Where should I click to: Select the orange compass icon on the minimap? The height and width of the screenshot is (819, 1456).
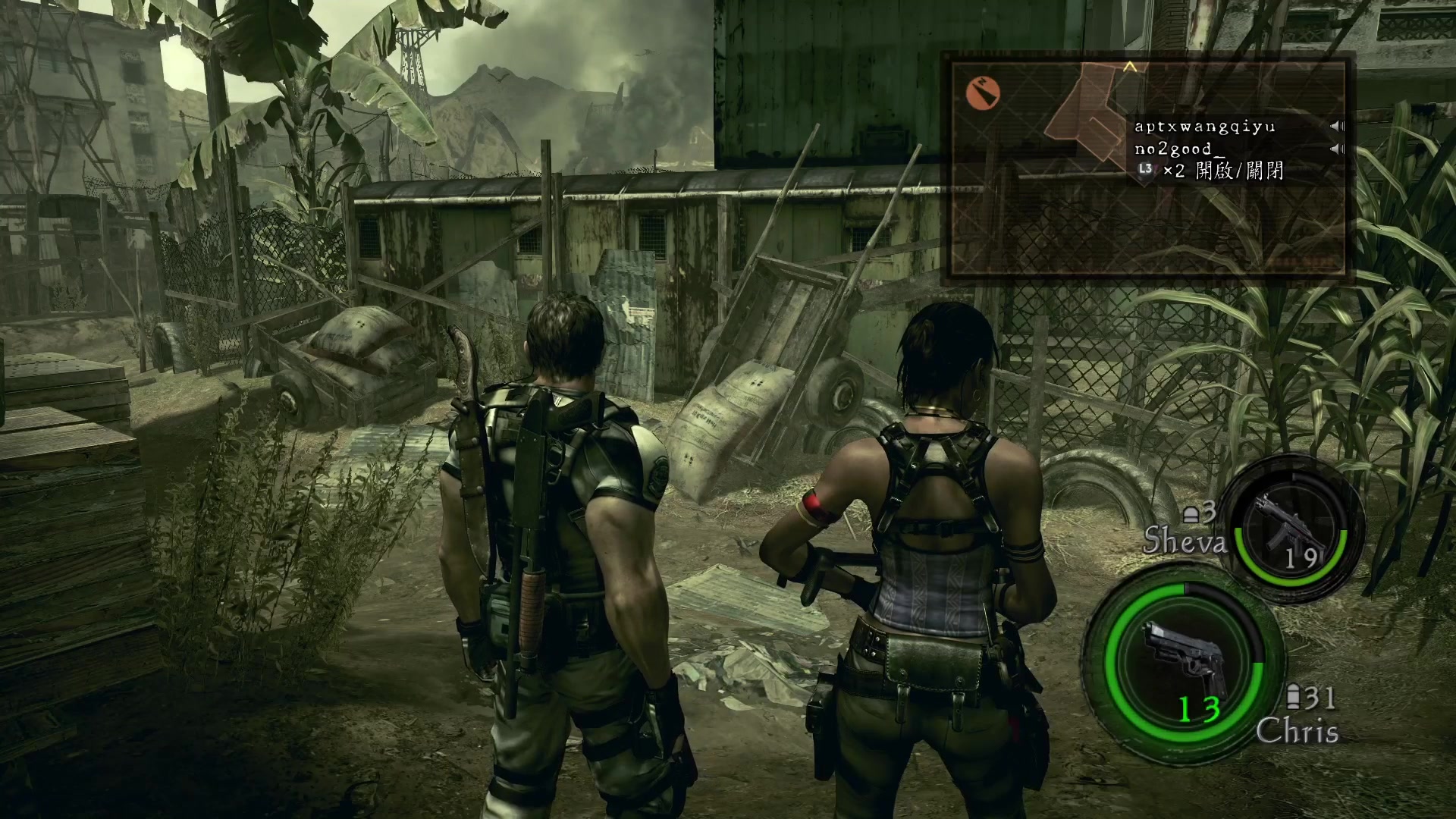point(984,93)
